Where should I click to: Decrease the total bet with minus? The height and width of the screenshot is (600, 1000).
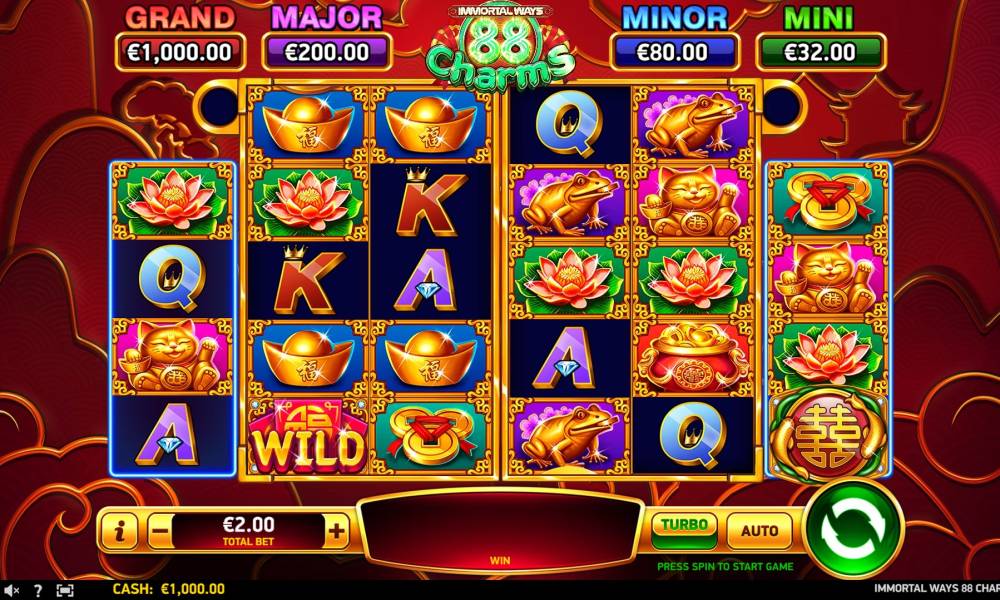tap(160, 532)
